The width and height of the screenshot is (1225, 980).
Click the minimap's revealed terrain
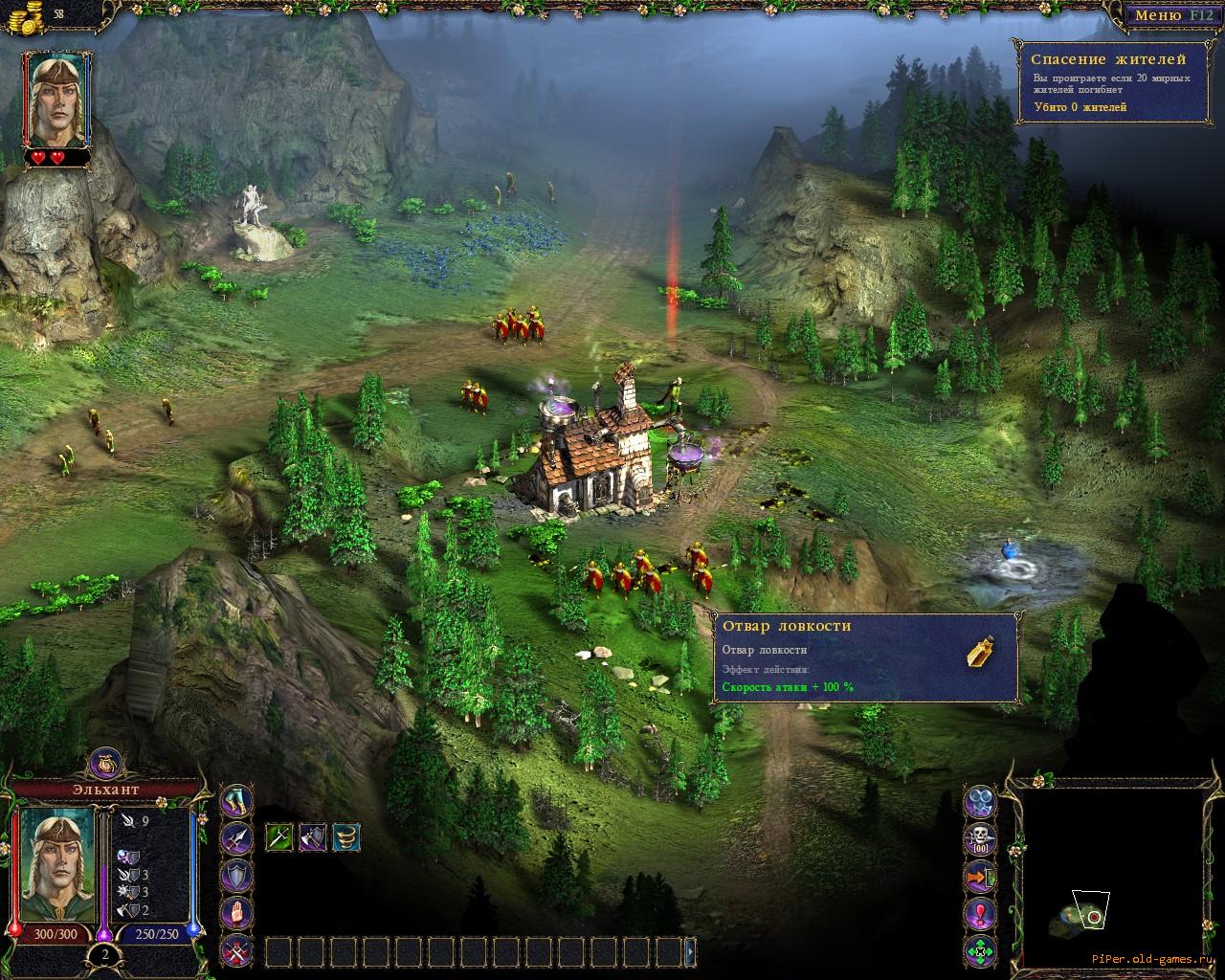[x=1079, y=918]
